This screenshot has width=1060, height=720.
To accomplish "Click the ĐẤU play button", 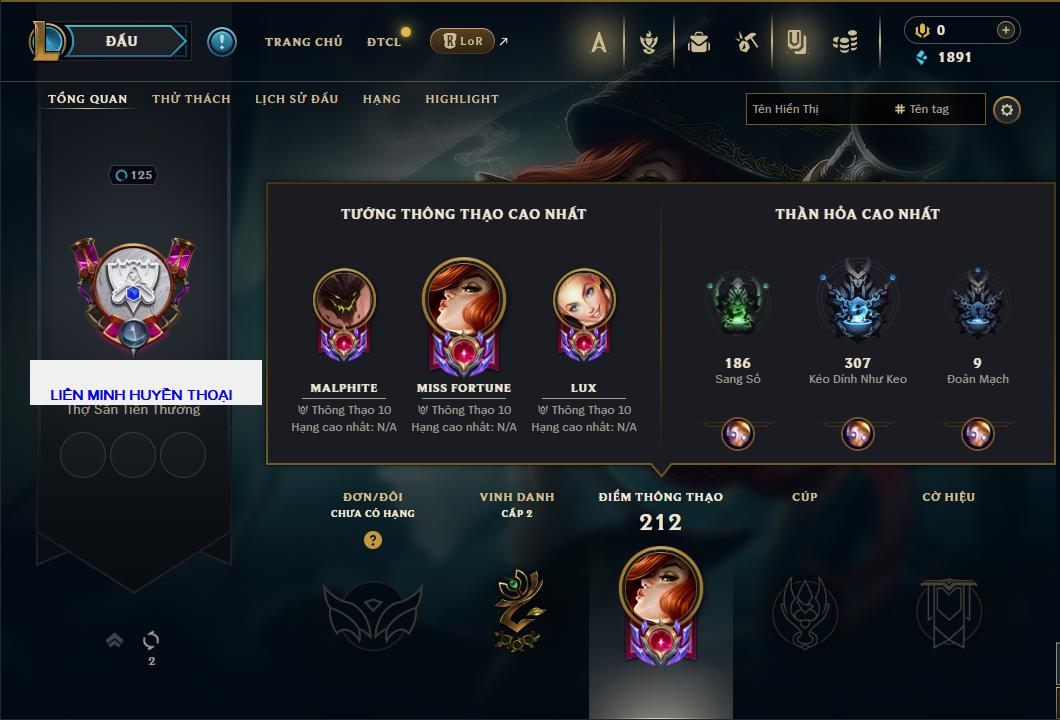I will [122, 41].
